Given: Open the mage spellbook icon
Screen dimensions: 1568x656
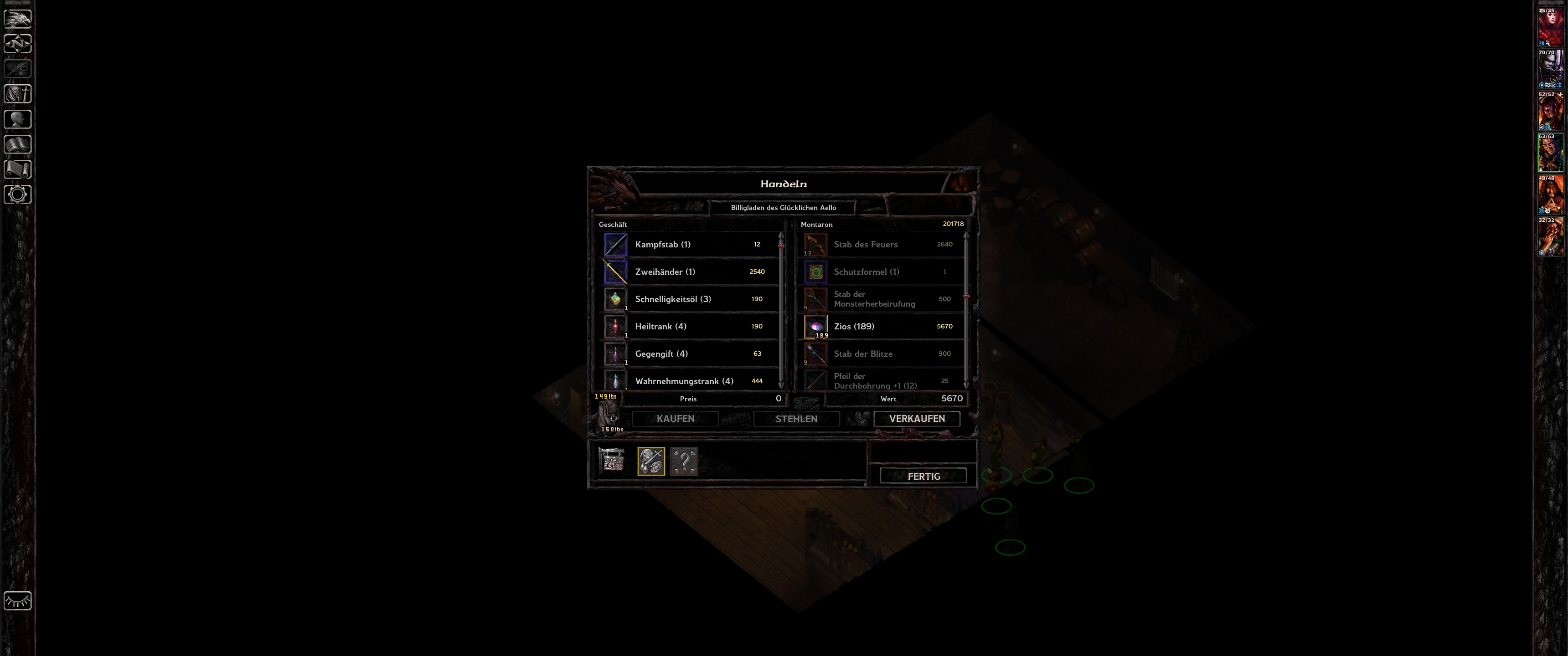Looking at the screenshot, I should pos(18,144).
